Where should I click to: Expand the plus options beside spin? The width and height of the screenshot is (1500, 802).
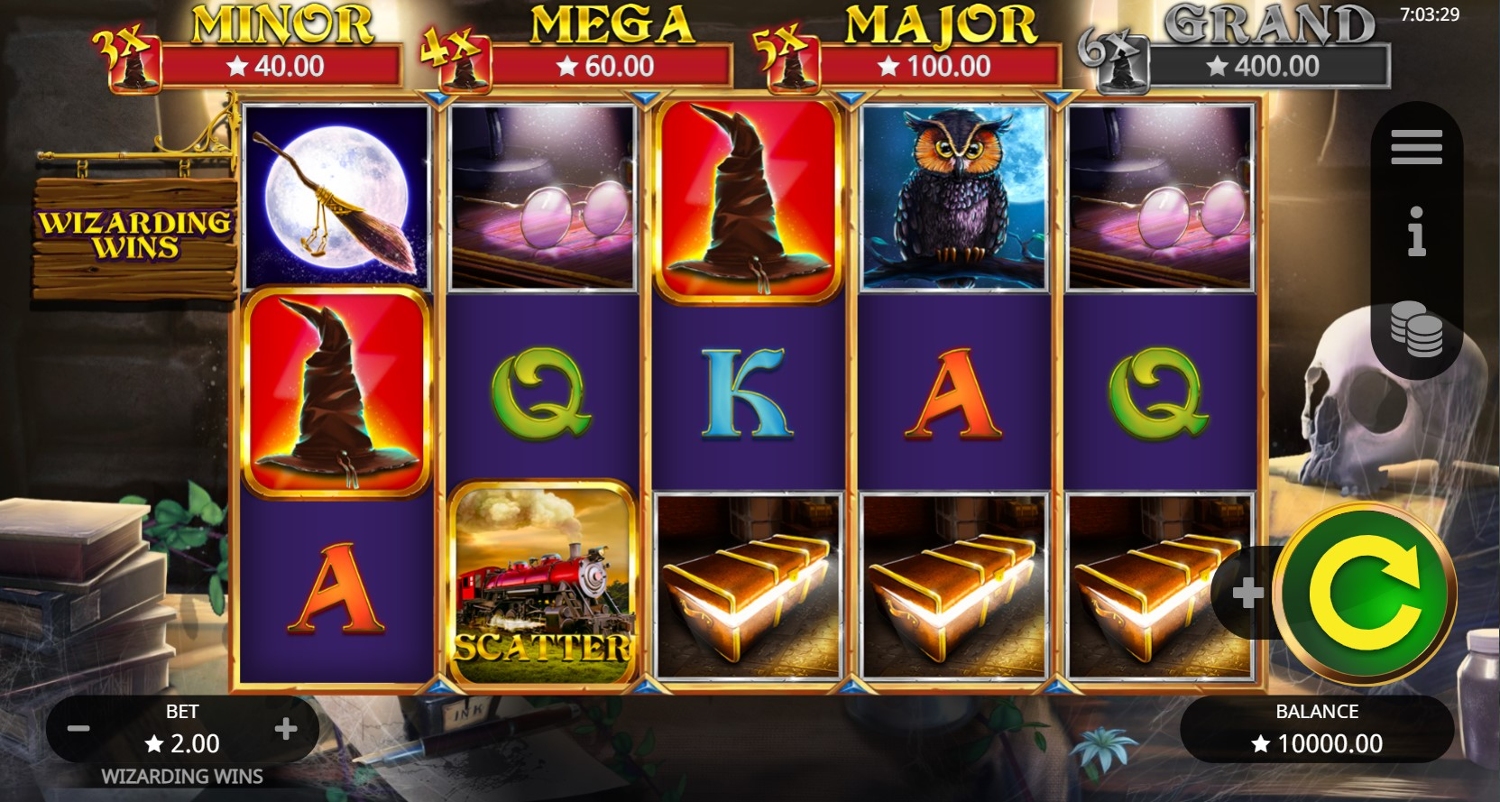(1247, 594)
